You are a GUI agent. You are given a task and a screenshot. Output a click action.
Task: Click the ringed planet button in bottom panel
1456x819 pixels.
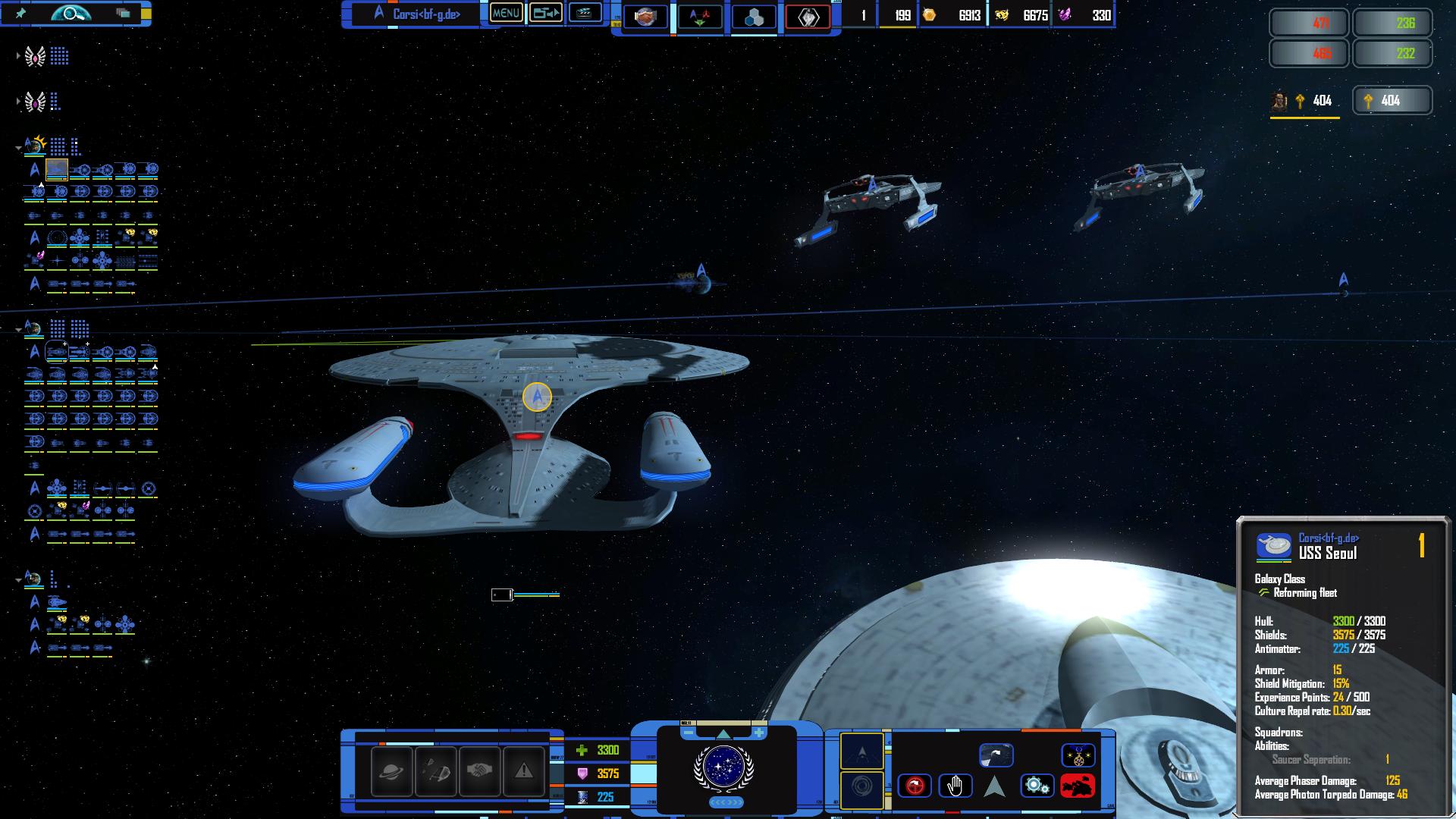391,770
